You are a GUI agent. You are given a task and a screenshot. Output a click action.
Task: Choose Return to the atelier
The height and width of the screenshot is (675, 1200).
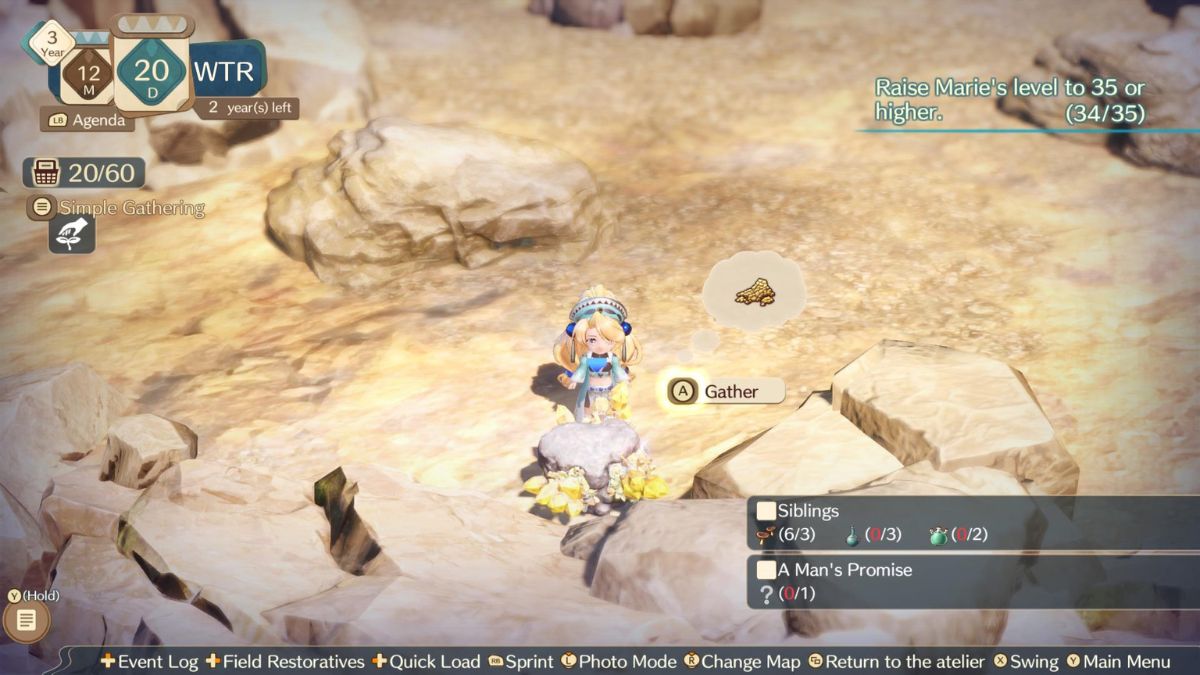coord(895,661)
